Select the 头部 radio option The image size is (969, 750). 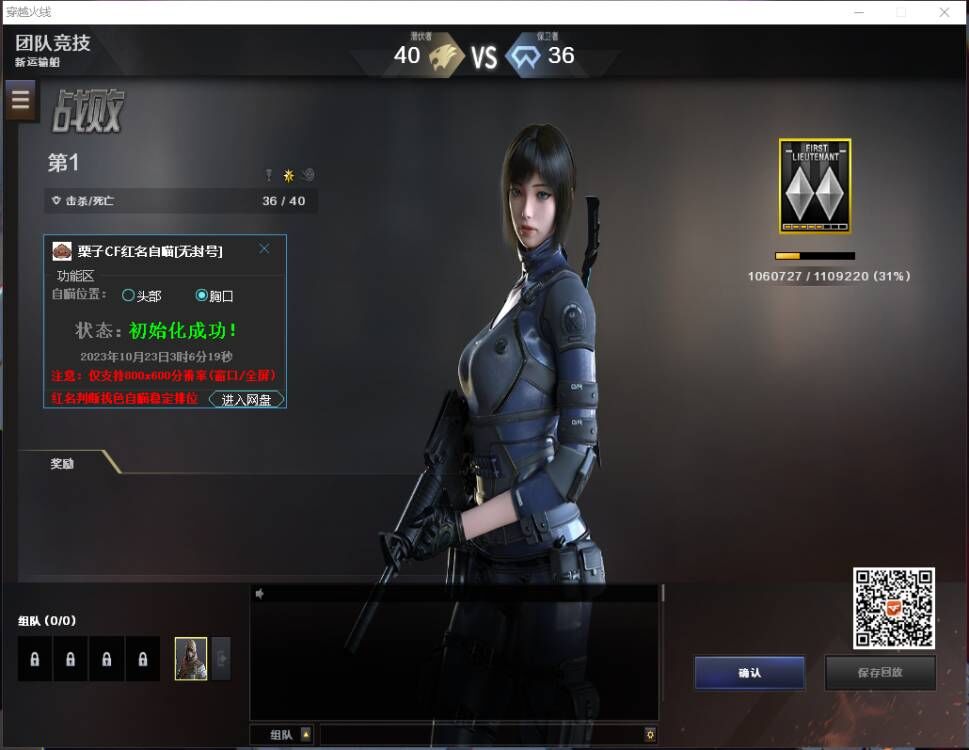[128, 296]
